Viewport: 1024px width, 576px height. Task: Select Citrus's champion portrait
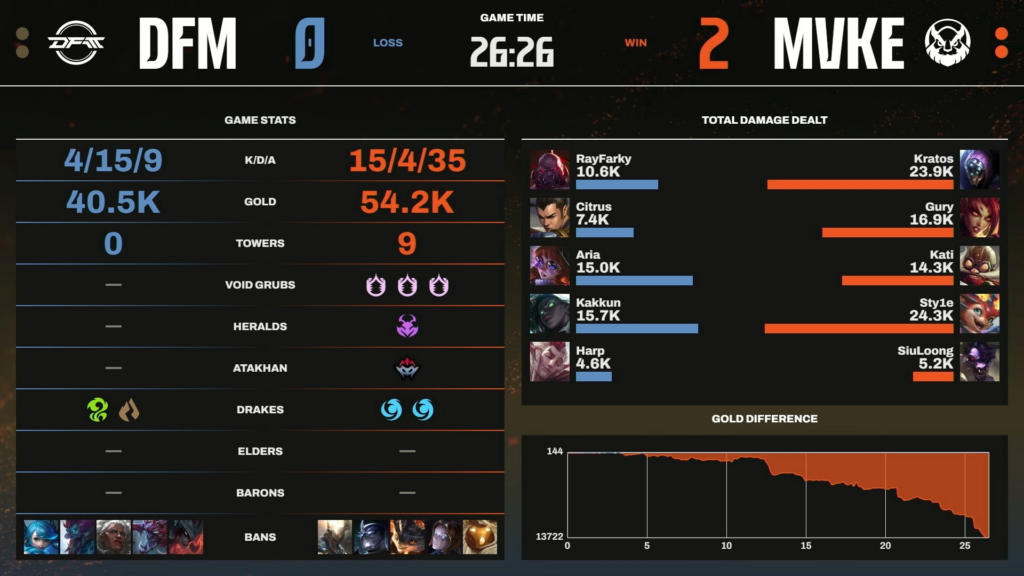tap(550, 218)
